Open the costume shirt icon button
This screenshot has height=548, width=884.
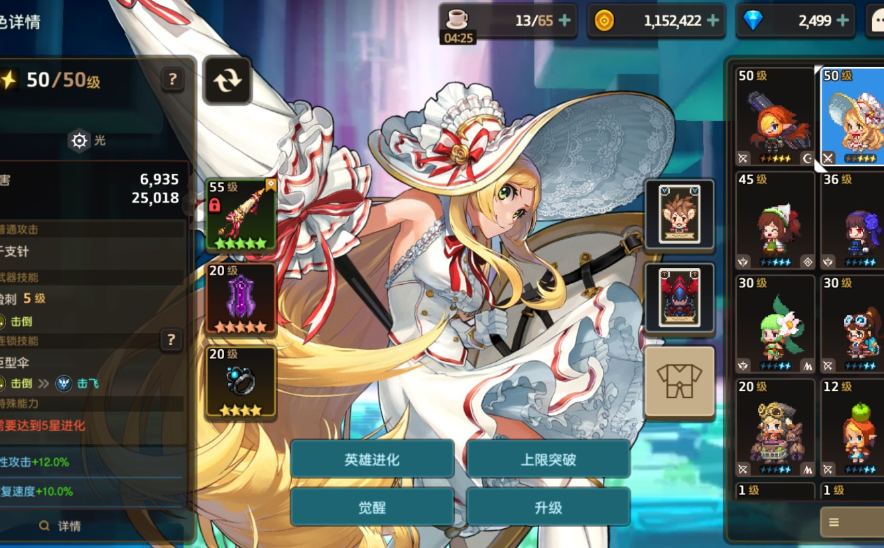(679, 381)
